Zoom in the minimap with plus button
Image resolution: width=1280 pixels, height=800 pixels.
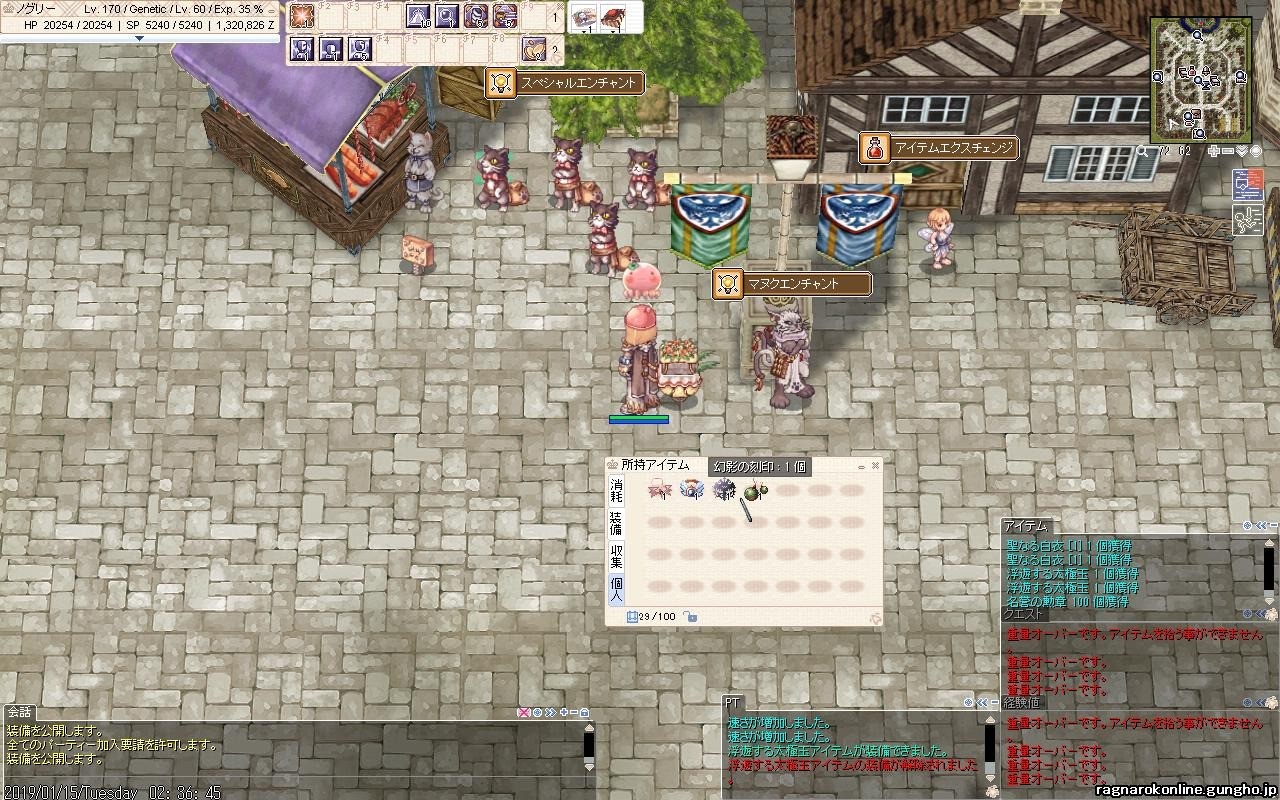pyautogui.click(x=1213, y=151)
